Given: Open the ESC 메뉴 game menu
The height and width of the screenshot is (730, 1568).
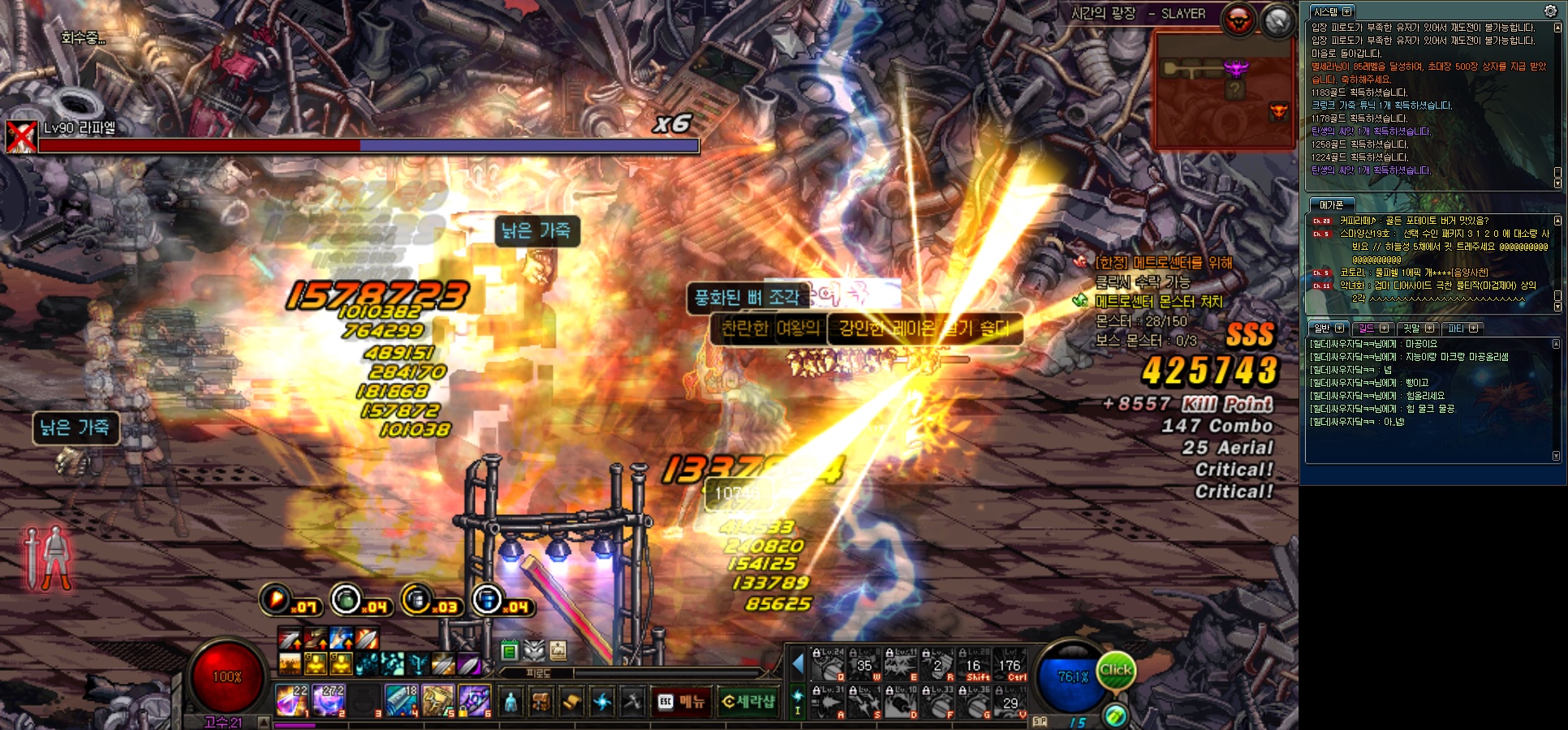Looking at the screenshot, I should click(x=681, y=702).
